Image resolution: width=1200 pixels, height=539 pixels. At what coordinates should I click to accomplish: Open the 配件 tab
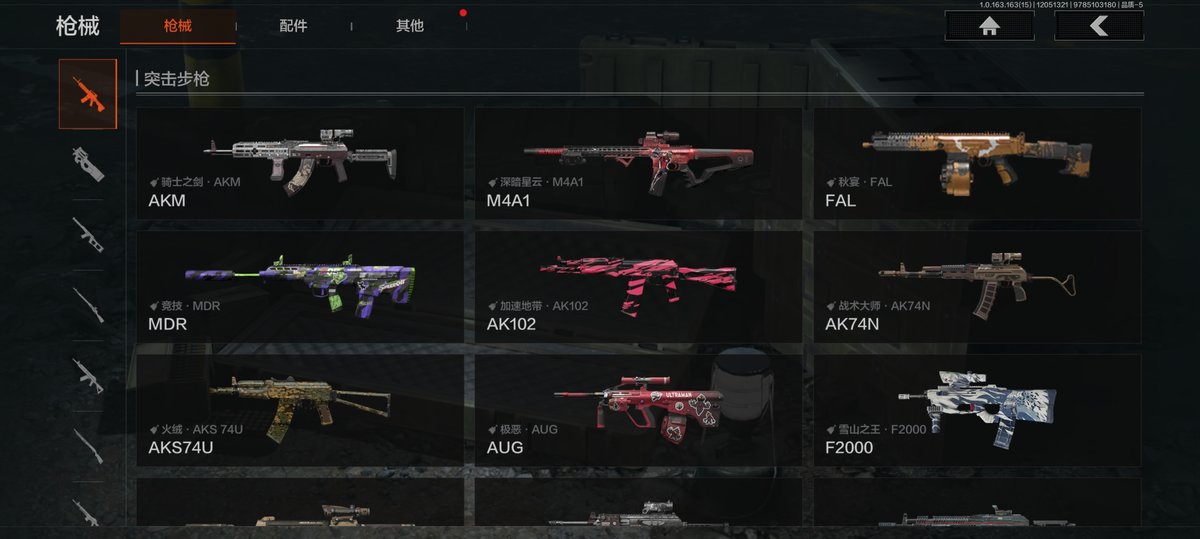tap(293, 26)
